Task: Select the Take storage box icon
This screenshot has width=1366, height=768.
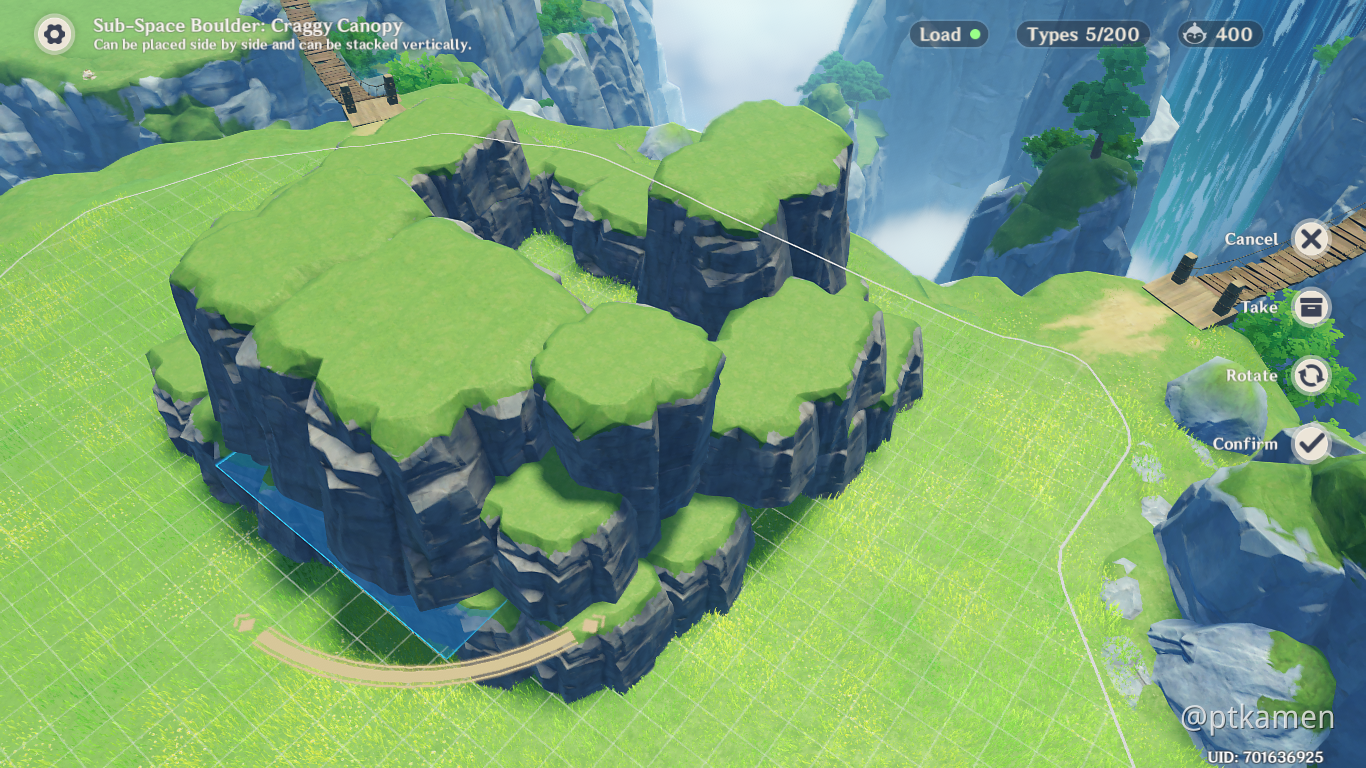Action: coord(1310,307)
